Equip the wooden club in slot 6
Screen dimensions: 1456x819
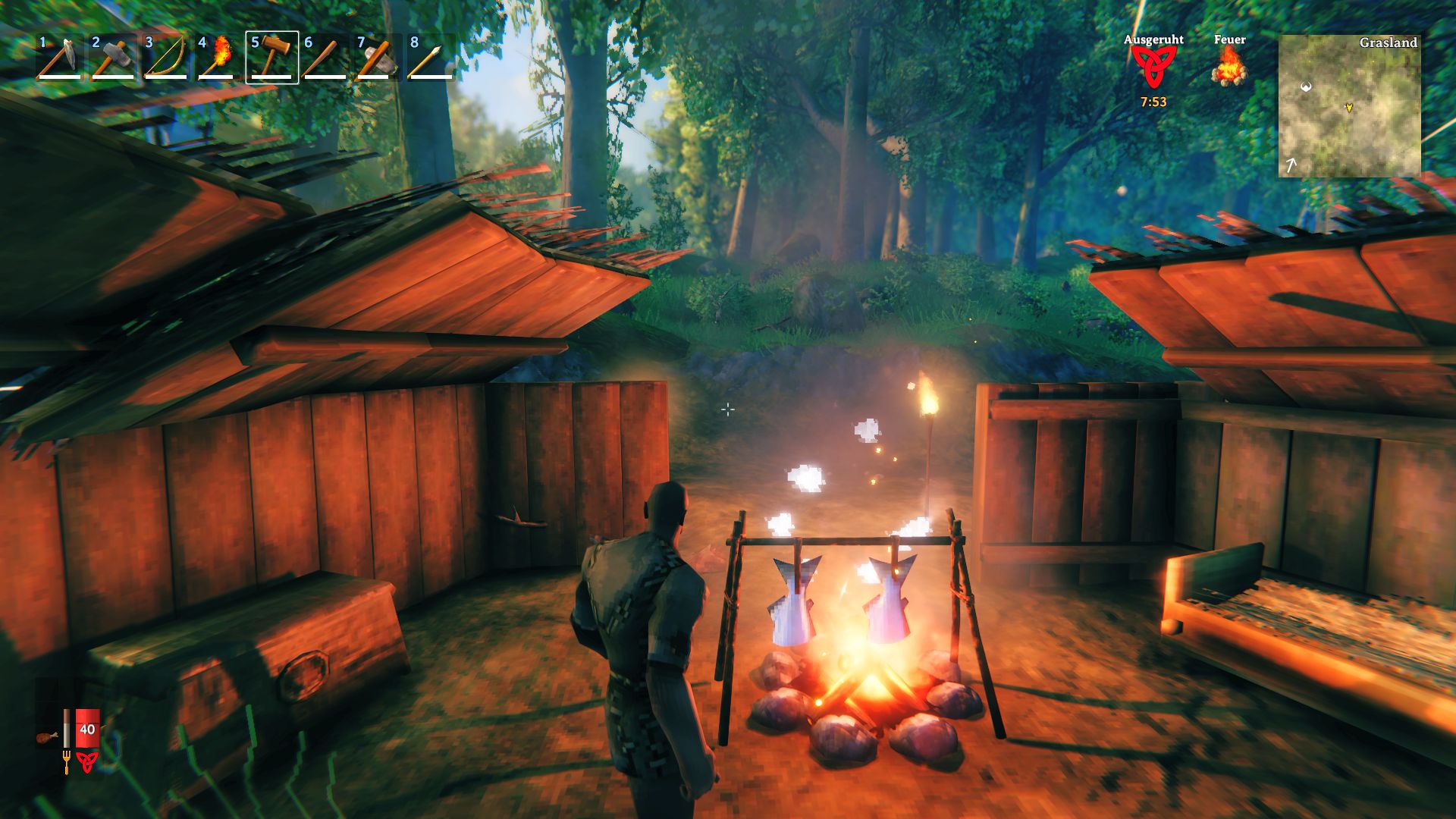pos(325,57)
